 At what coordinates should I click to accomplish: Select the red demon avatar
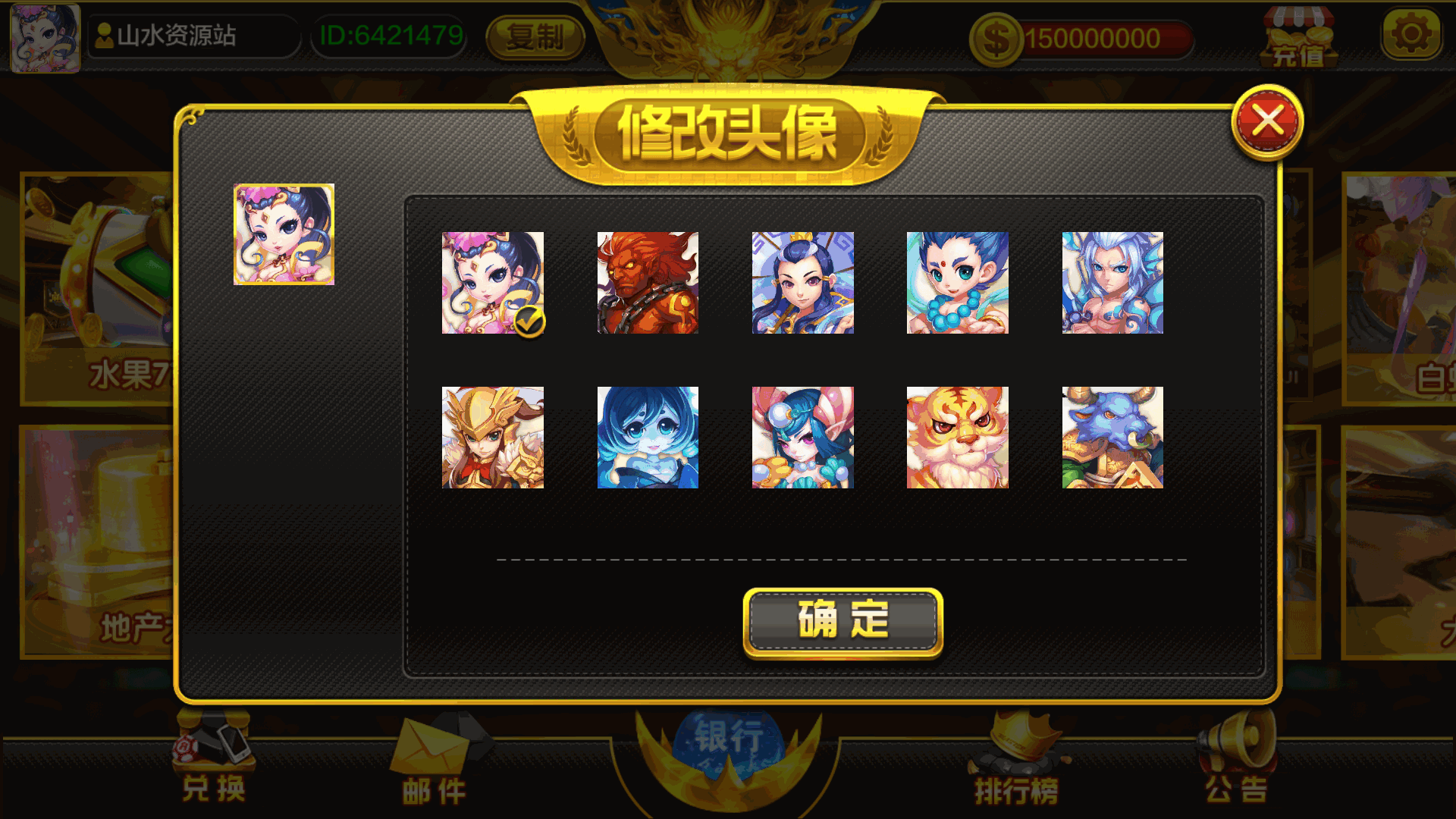pyautogui.click(x=648, y=282)
